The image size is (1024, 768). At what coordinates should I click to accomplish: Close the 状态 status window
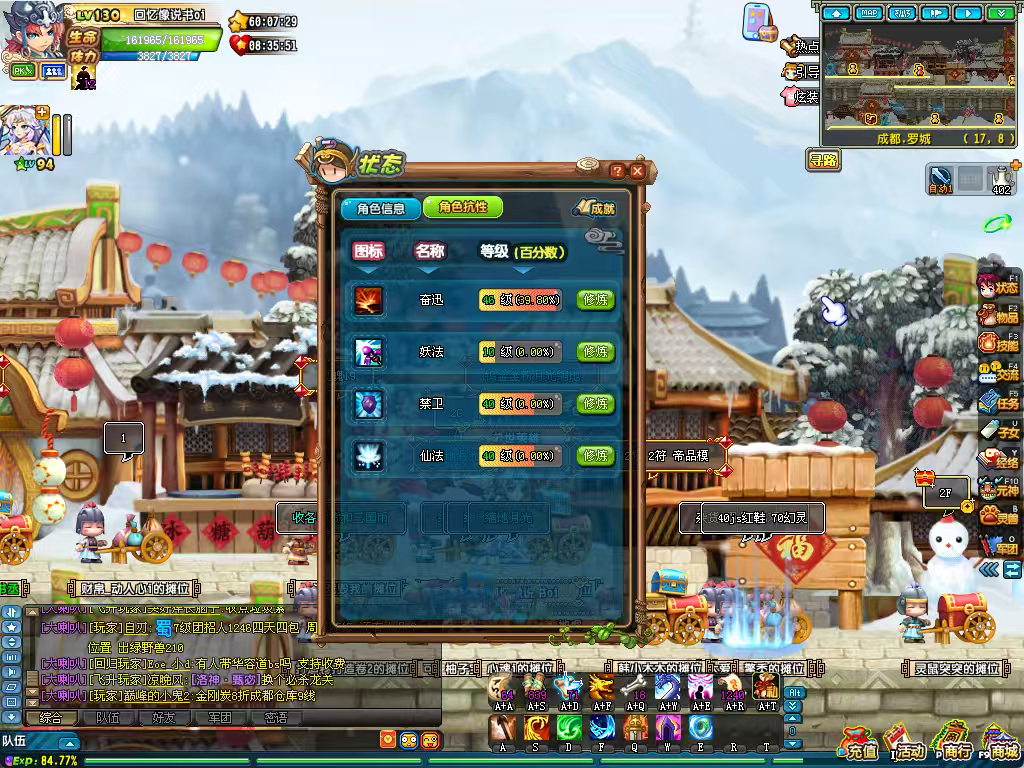[x=637, y=171]
